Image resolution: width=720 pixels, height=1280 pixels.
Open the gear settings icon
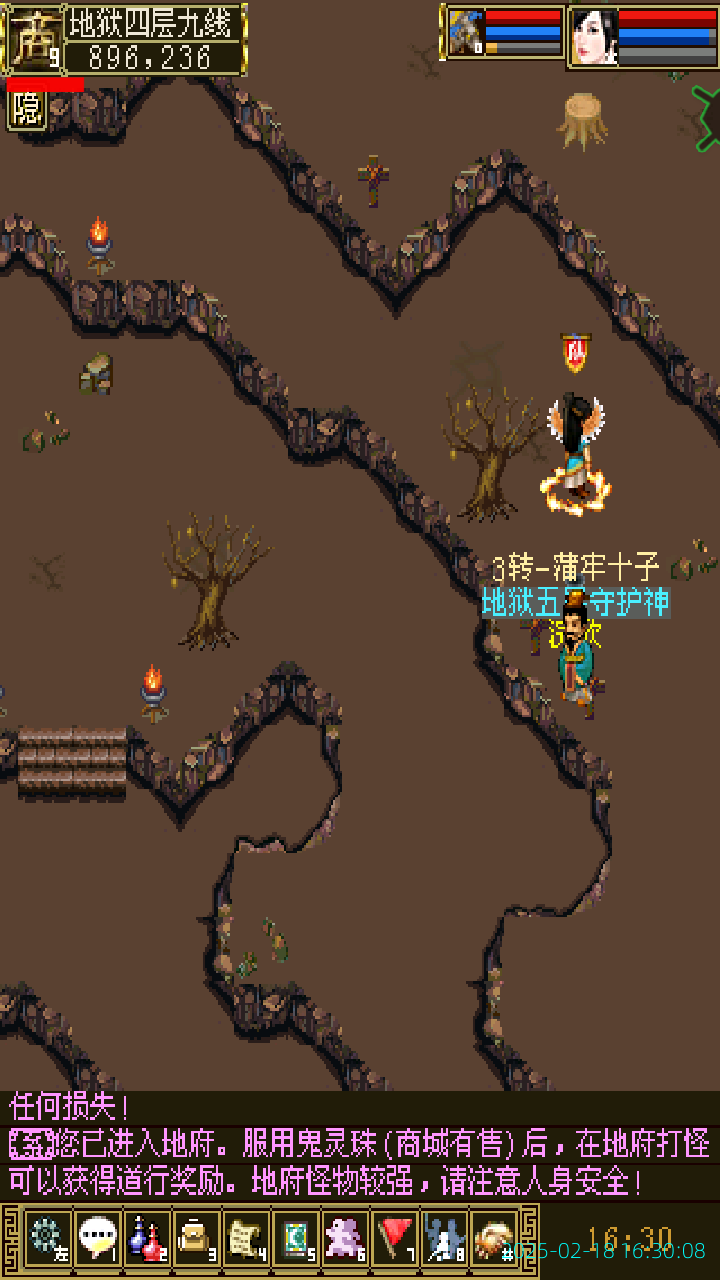click(47, 1237)
